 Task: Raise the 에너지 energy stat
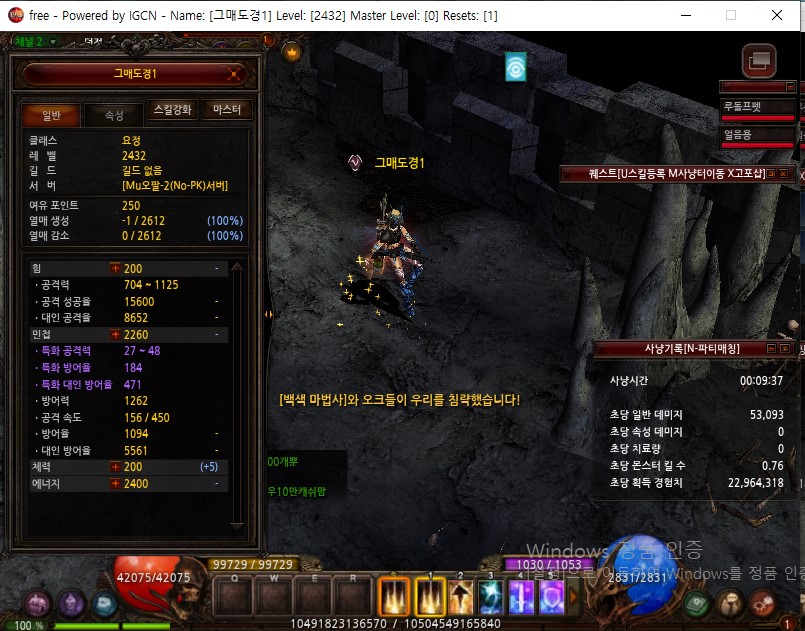116,484
